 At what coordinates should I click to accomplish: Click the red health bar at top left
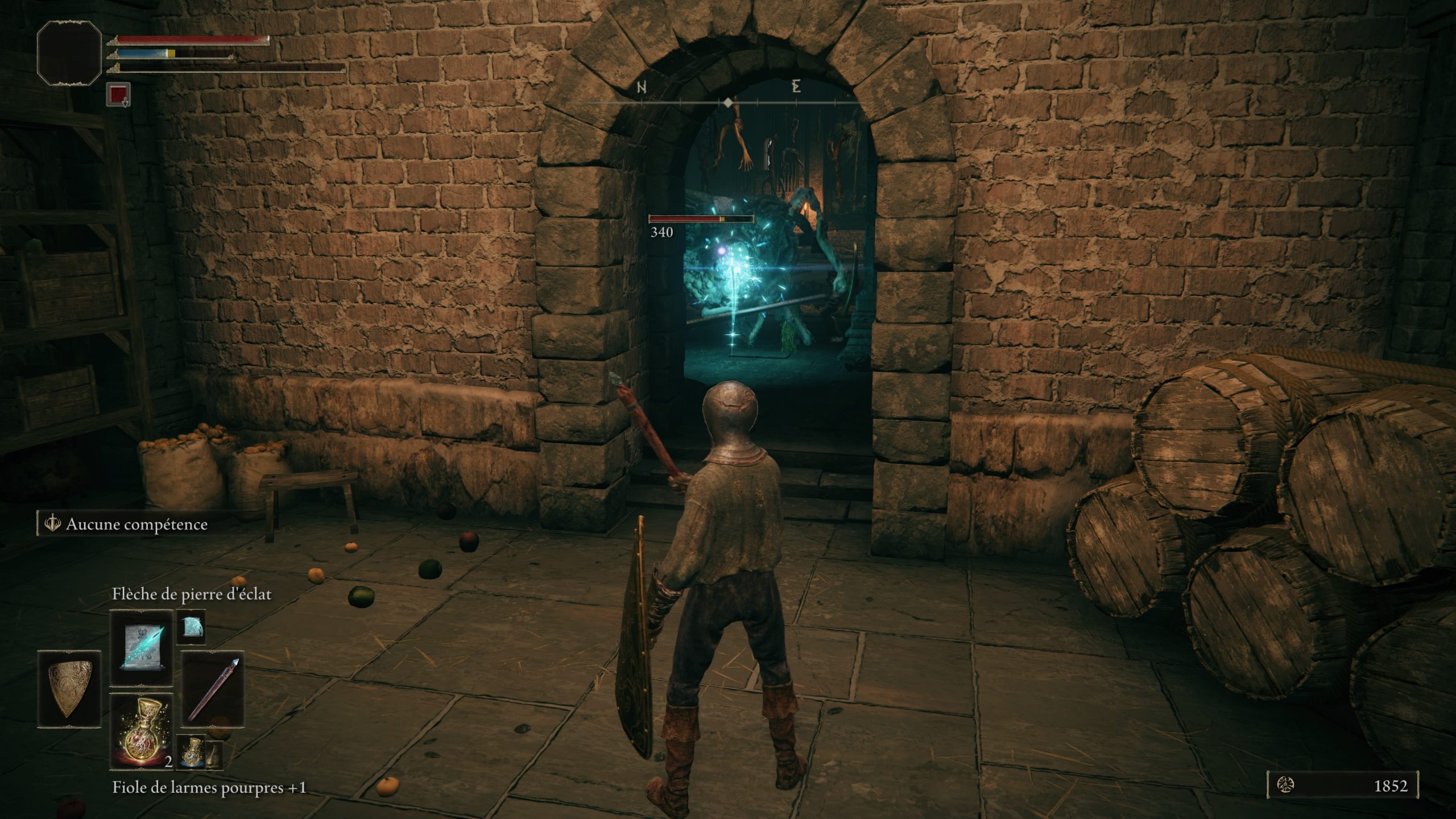tap(192, 40)
